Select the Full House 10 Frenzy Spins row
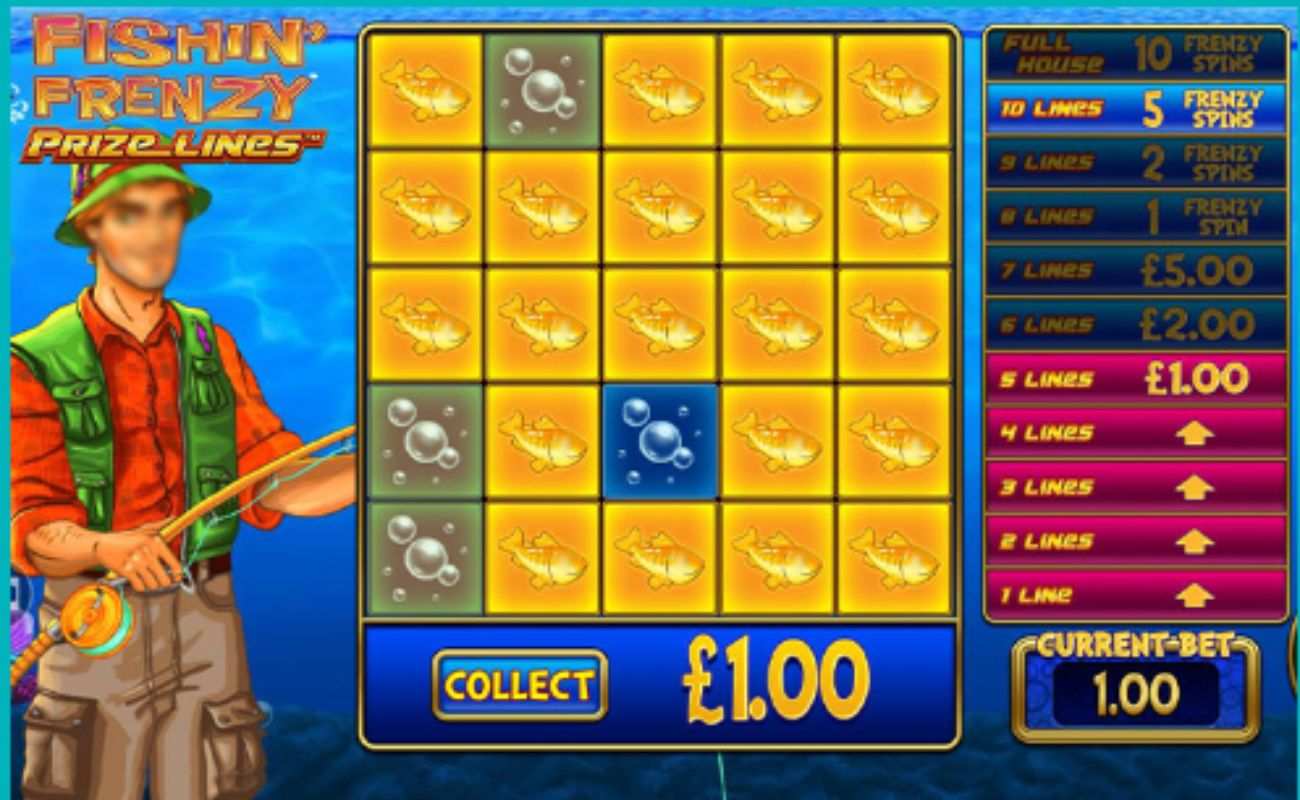1300x800 pixels. 1133,51
